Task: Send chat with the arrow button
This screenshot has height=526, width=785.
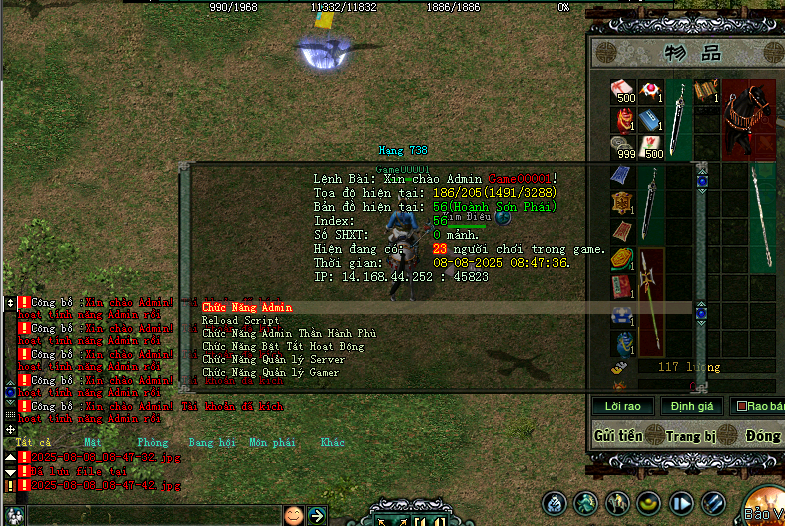Action: [x=317, y=515]
